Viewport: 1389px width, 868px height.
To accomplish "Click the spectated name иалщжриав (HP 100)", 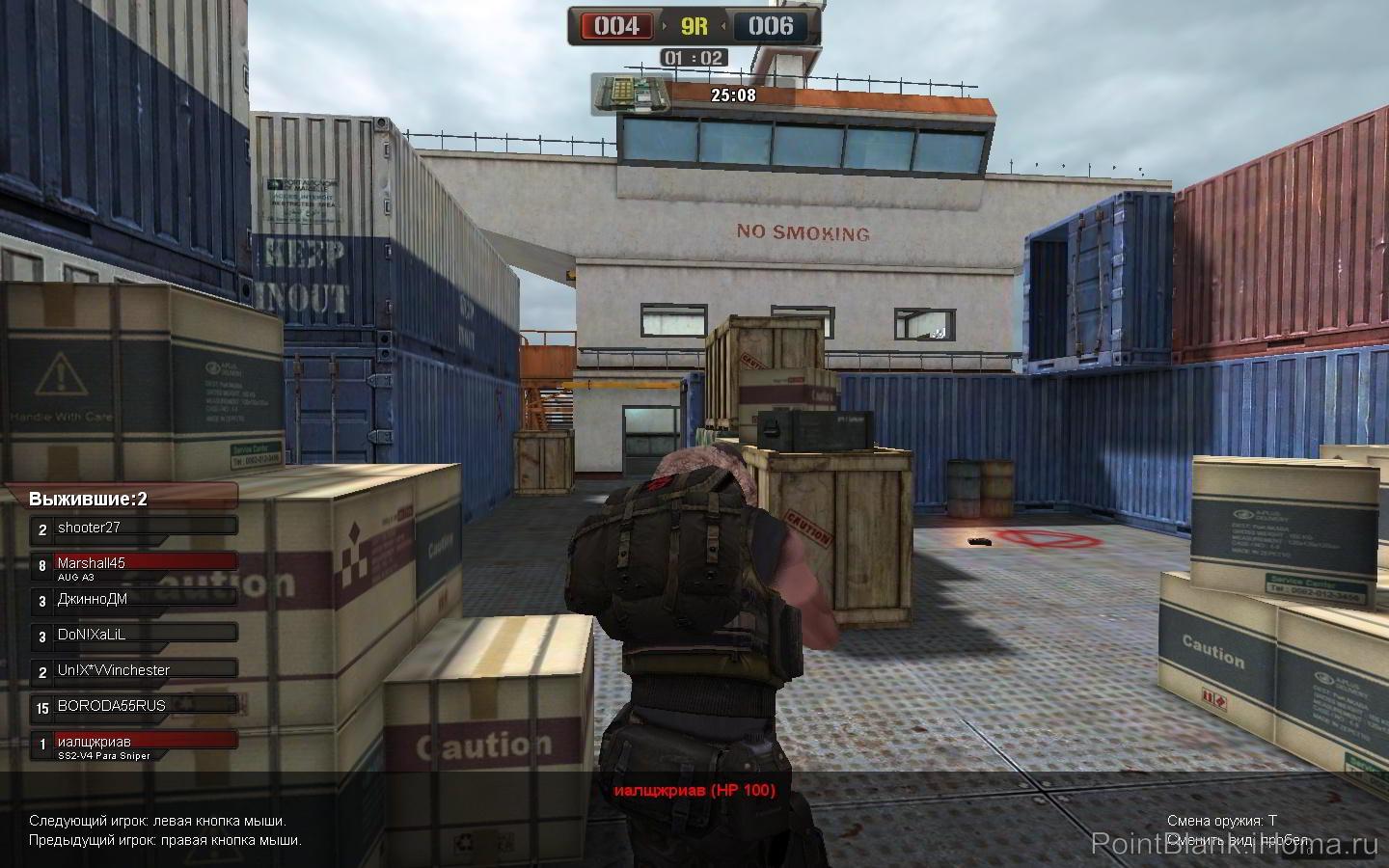I will click(x=695, y=790).
